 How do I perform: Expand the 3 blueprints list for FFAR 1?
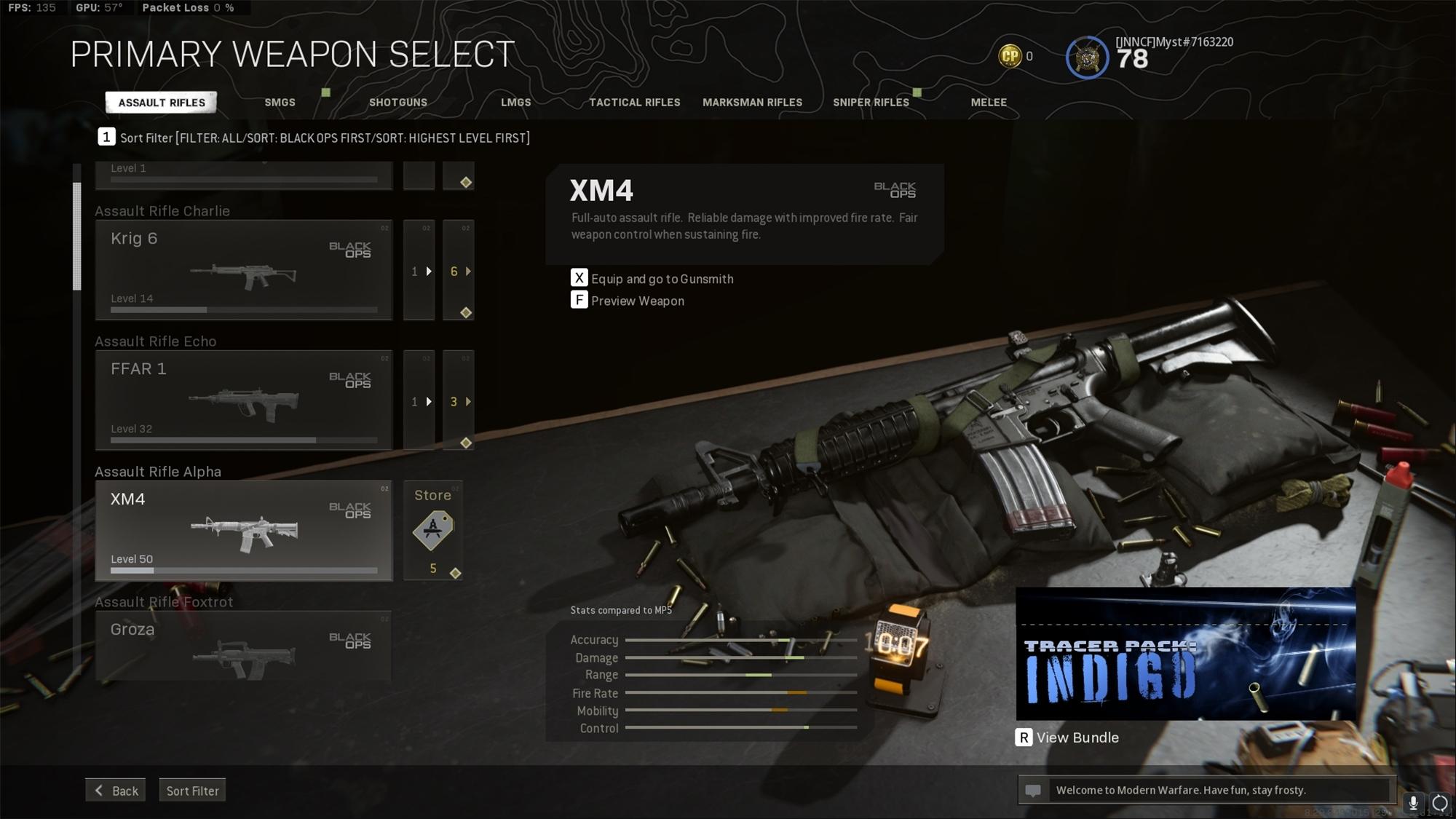click(x=458, y=401)
